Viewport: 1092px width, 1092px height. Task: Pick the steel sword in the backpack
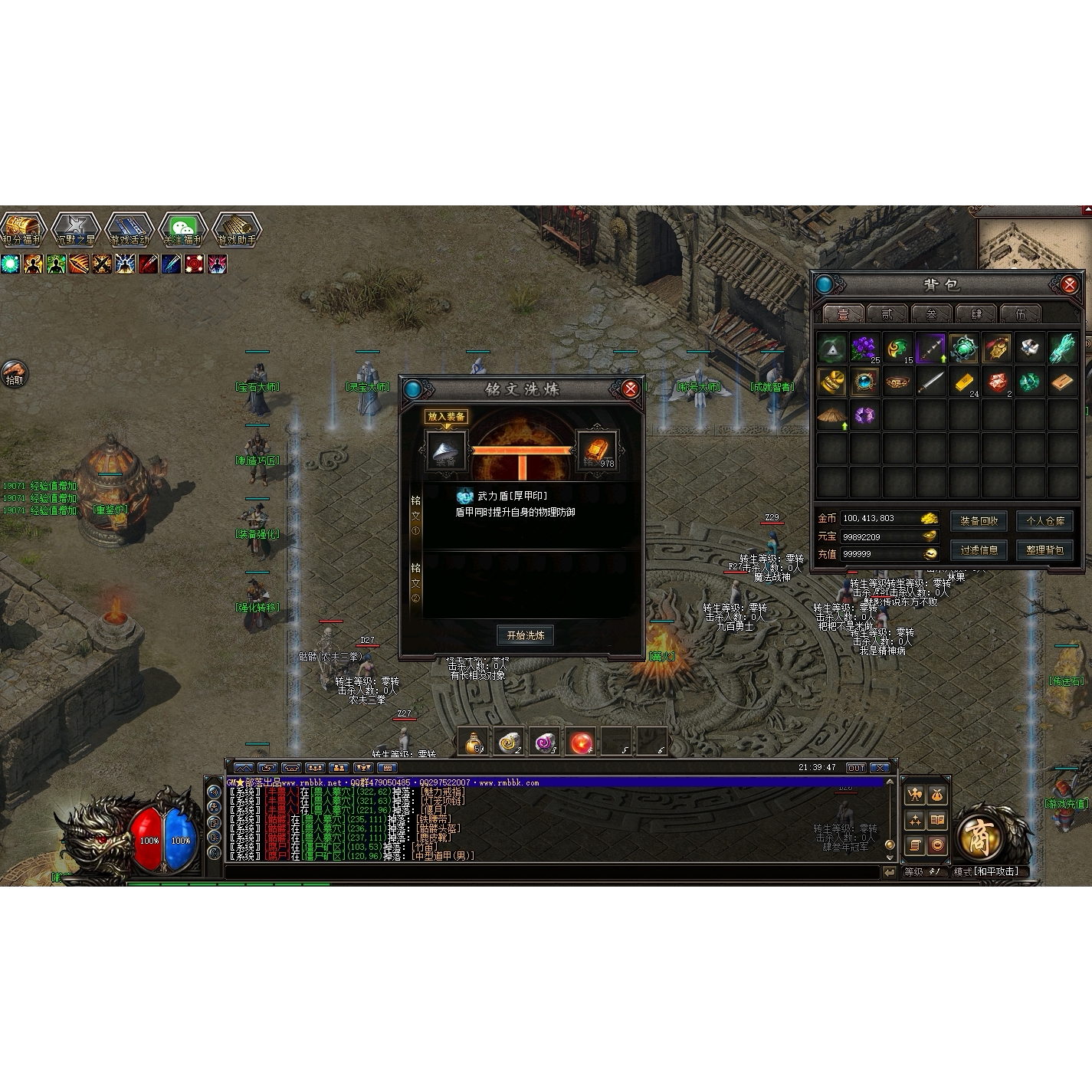(x=930, y=381)
